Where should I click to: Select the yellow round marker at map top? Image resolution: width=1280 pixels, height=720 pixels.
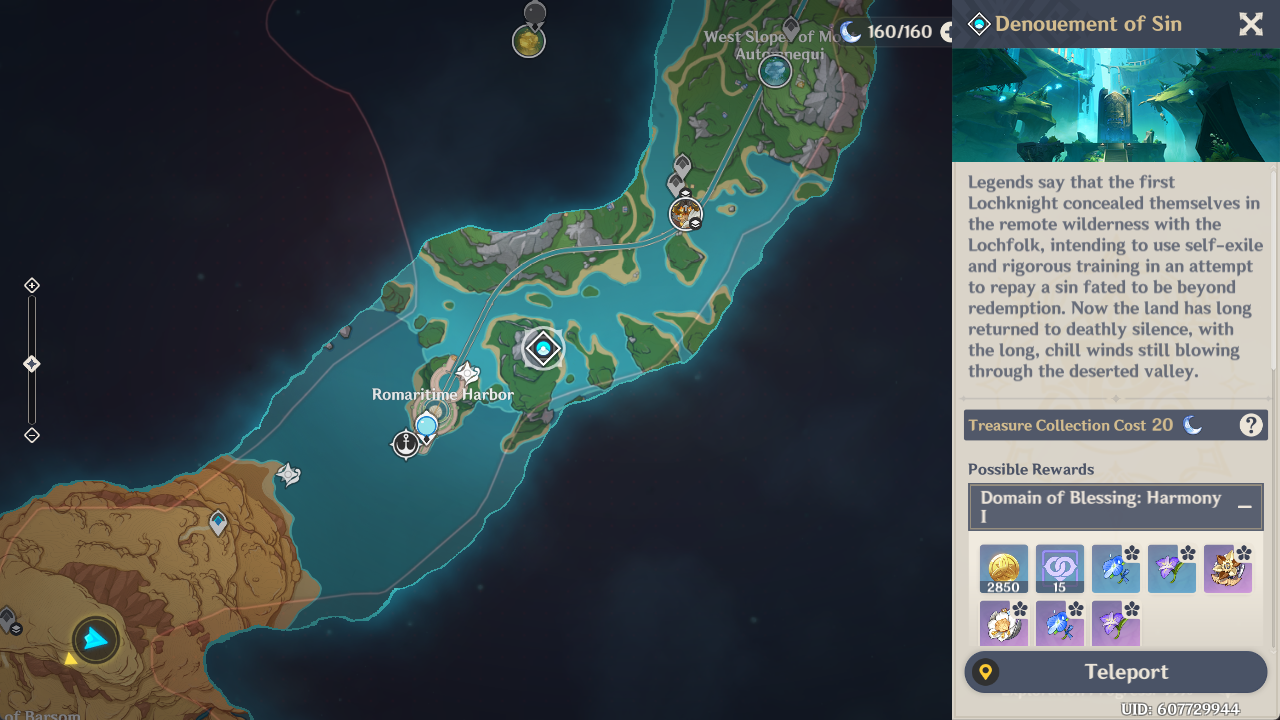[528, 41]
